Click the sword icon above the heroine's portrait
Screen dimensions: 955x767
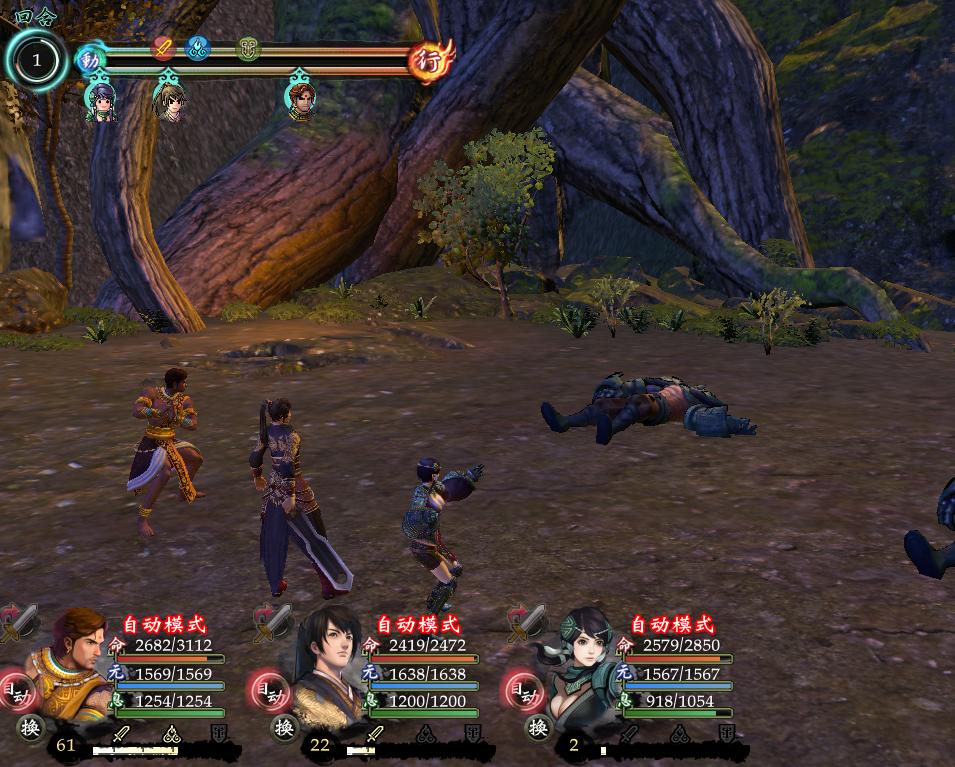tap(527, 621)
